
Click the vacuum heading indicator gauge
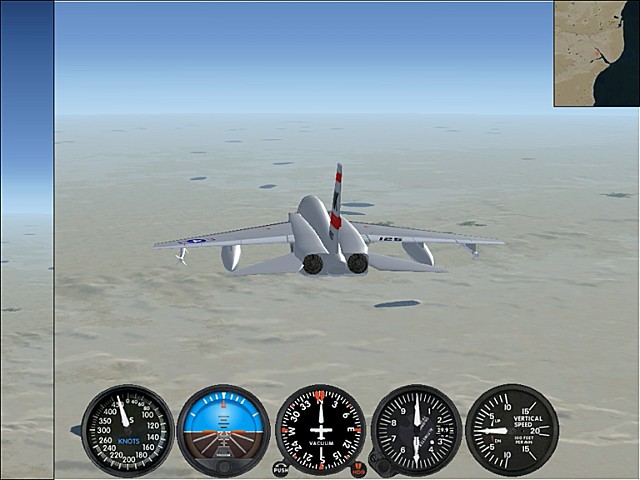point(320,430)
